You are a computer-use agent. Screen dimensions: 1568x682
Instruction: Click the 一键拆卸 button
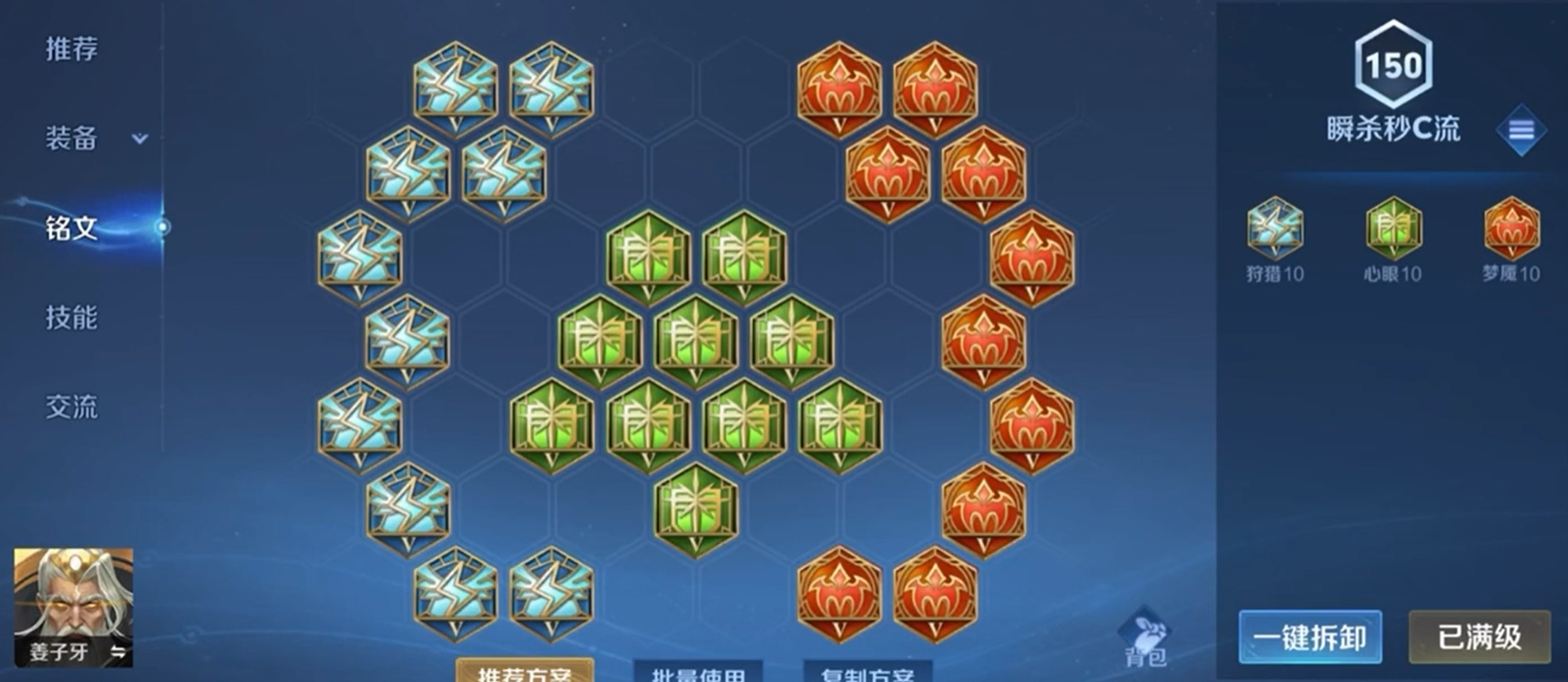[x=1310, y=637]
